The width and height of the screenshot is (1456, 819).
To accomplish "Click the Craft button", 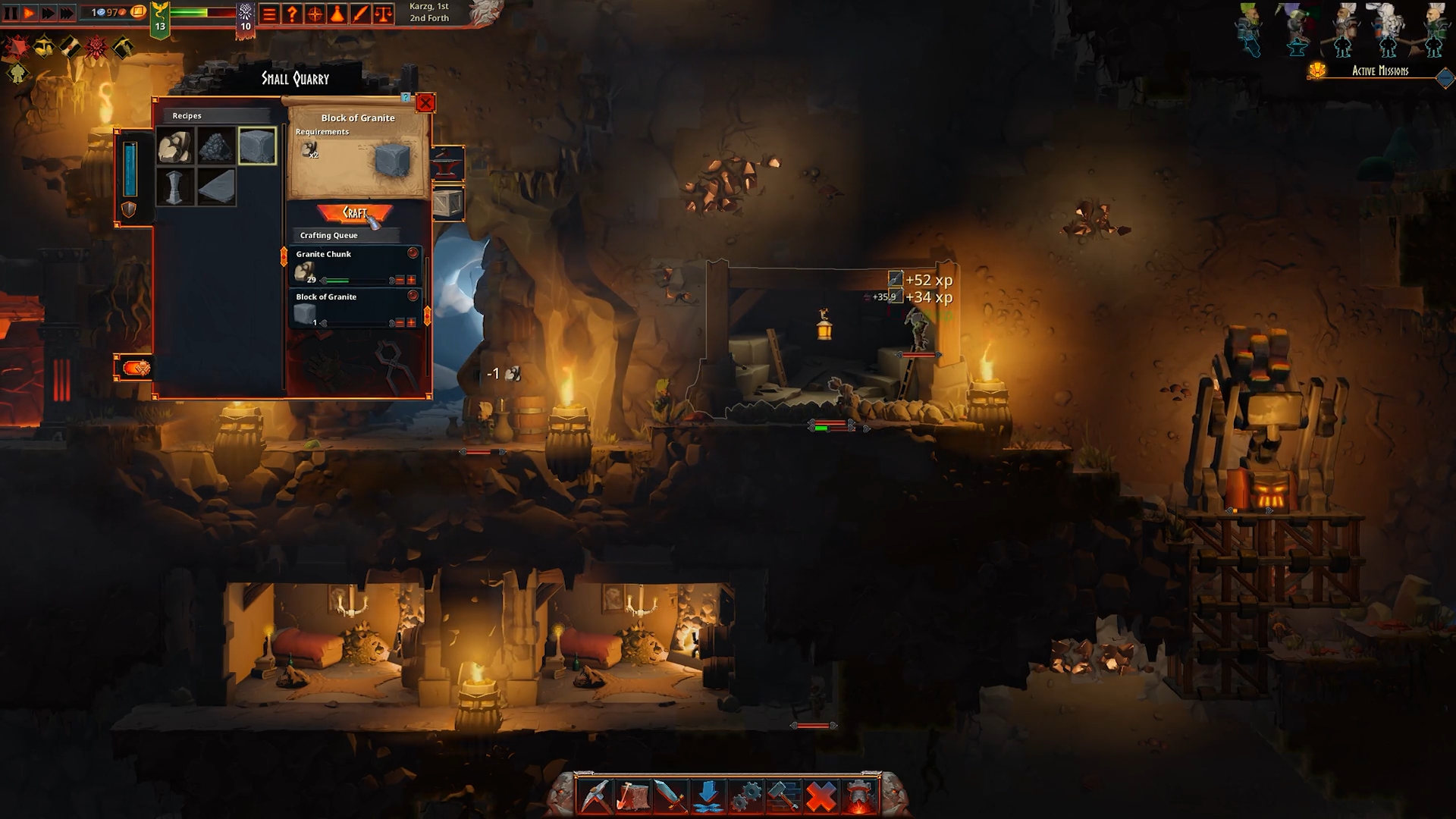I will pos(355,213).
